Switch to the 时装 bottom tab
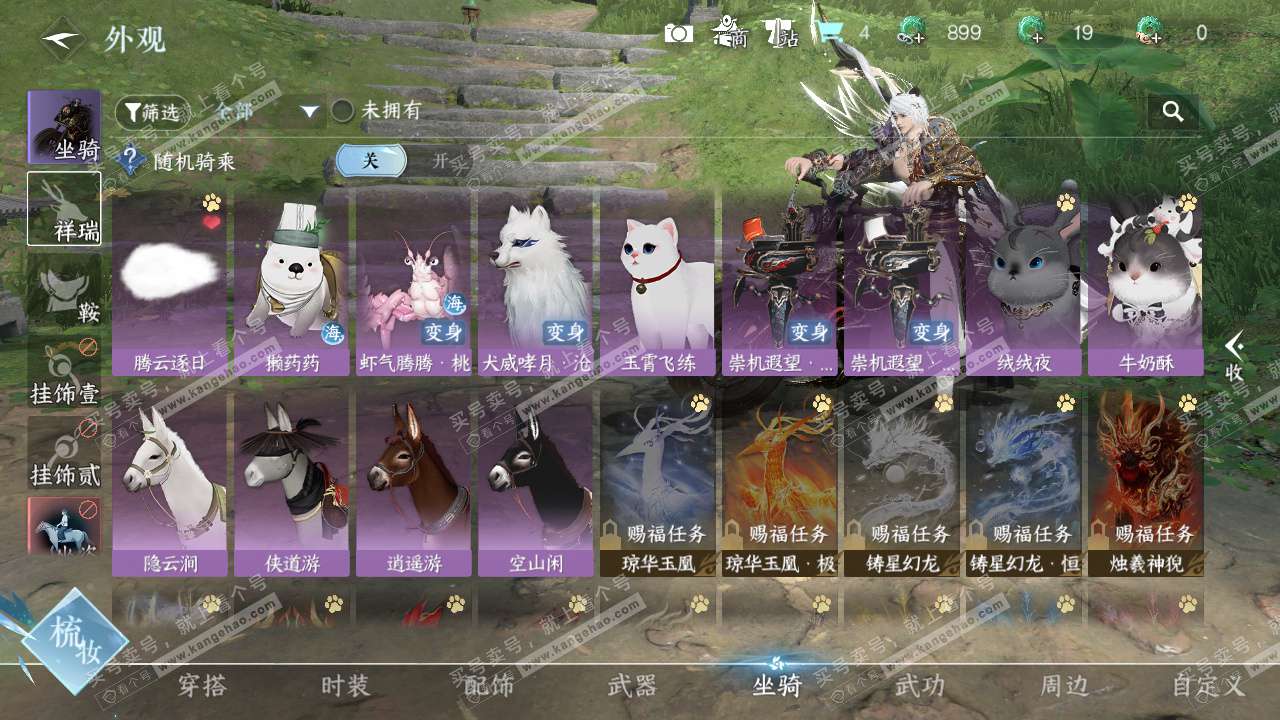 point(345,686)
